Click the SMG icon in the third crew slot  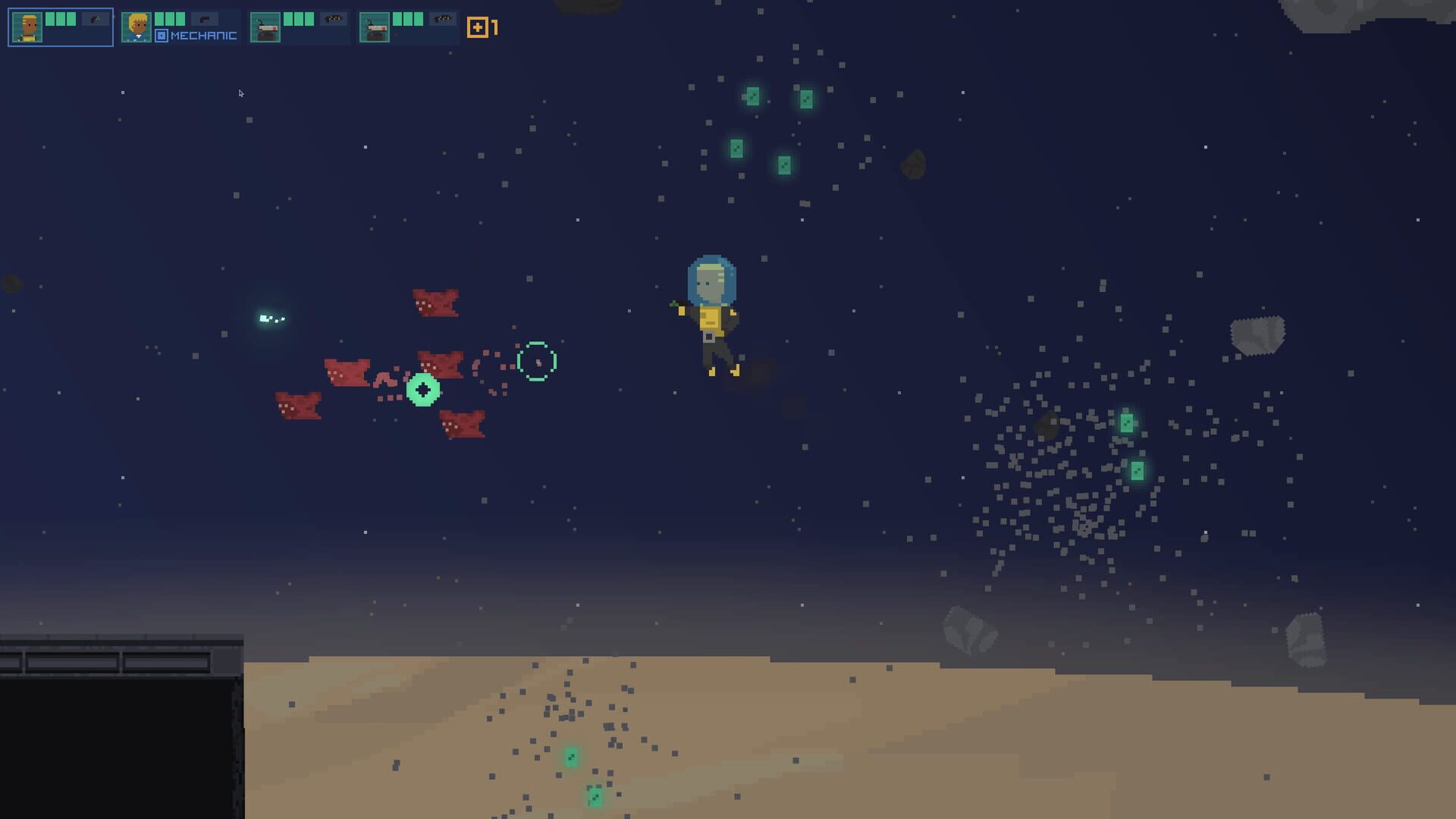pos(332,19)
